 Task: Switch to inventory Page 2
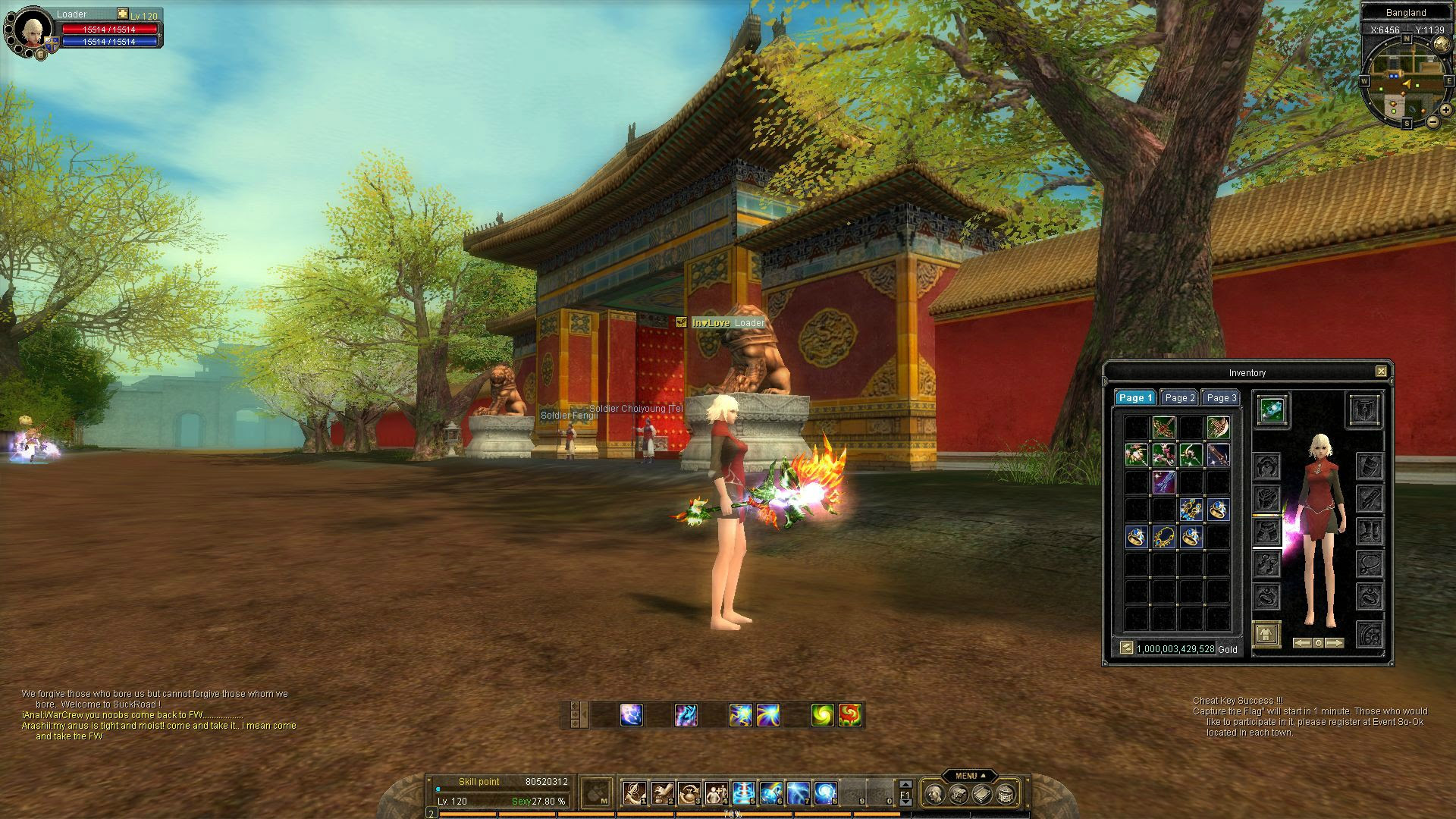tap(1179, 398)
